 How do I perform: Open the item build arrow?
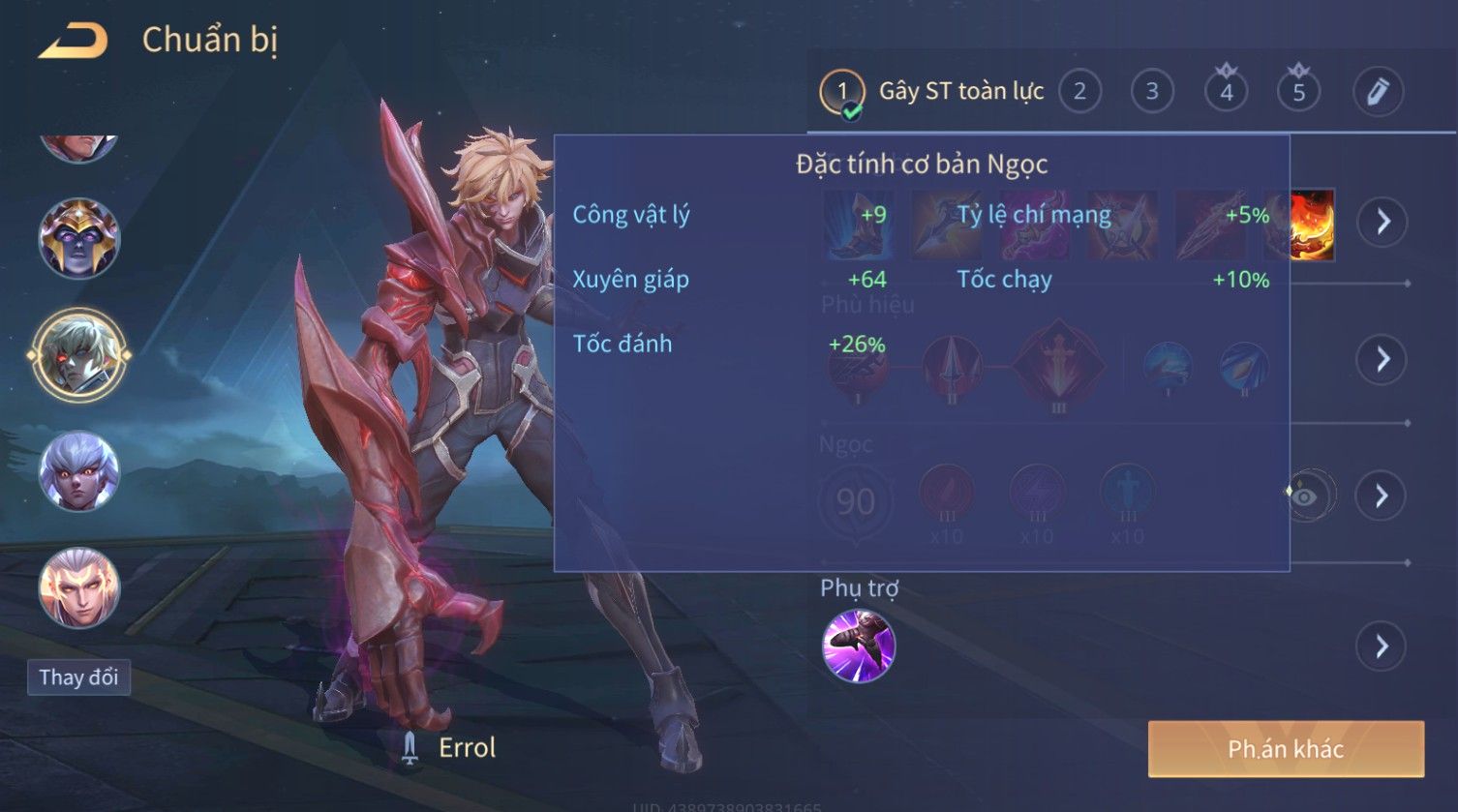(1382, 223)
